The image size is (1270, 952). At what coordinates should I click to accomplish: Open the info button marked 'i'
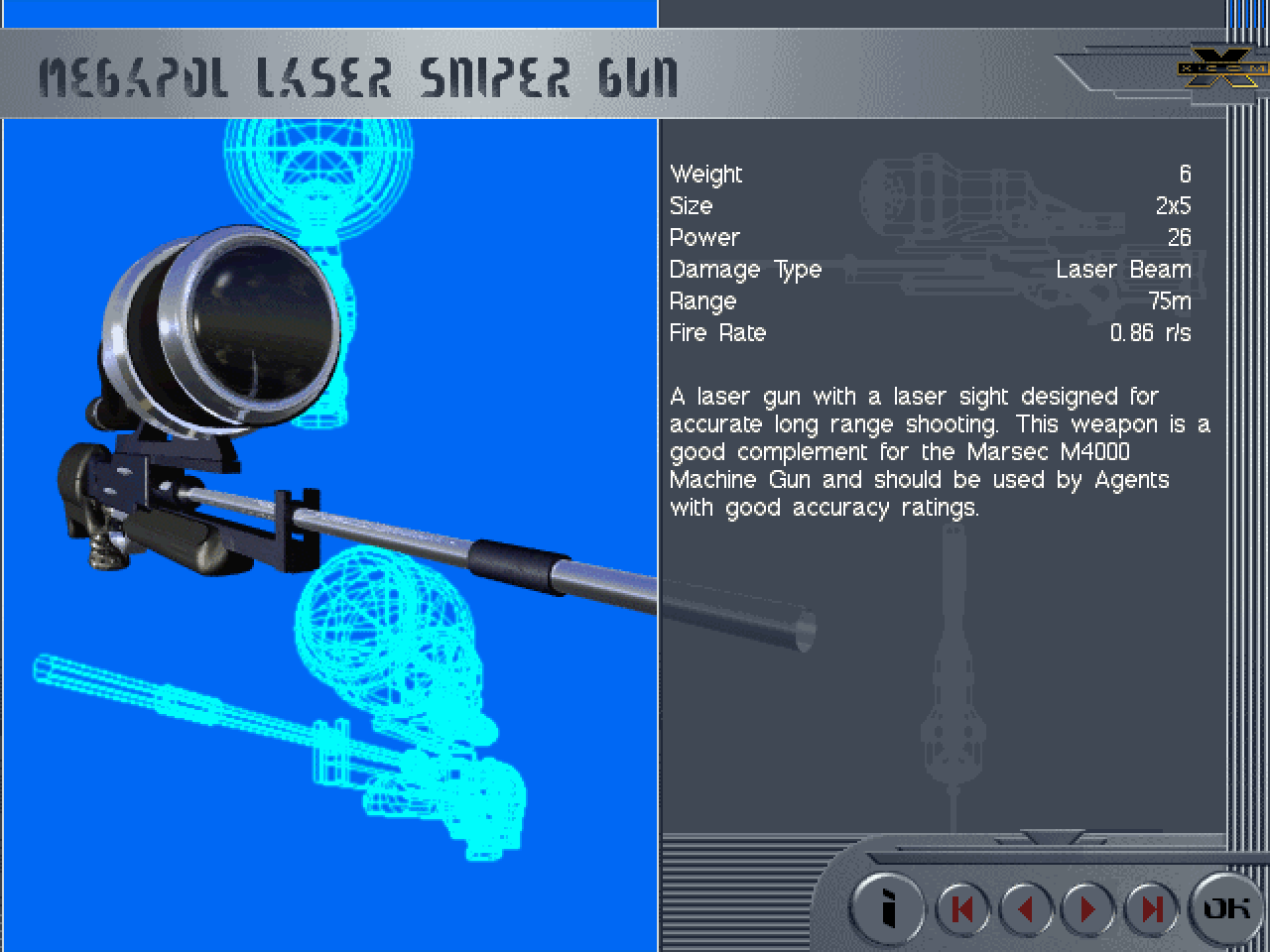889,907
